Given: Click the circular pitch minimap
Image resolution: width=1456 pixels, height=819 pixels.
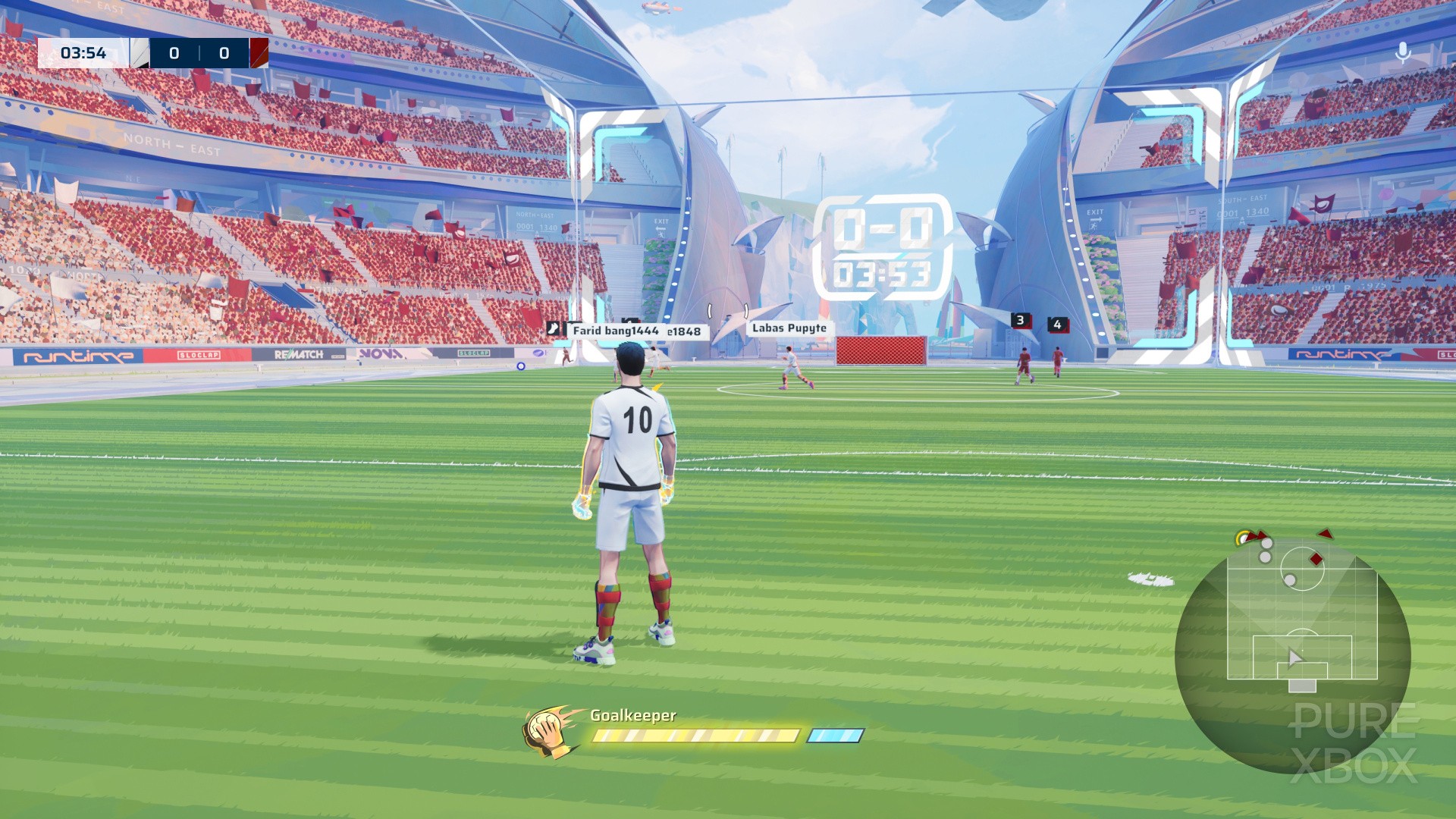Looking at the screenshot, I should pos(1292,654).
